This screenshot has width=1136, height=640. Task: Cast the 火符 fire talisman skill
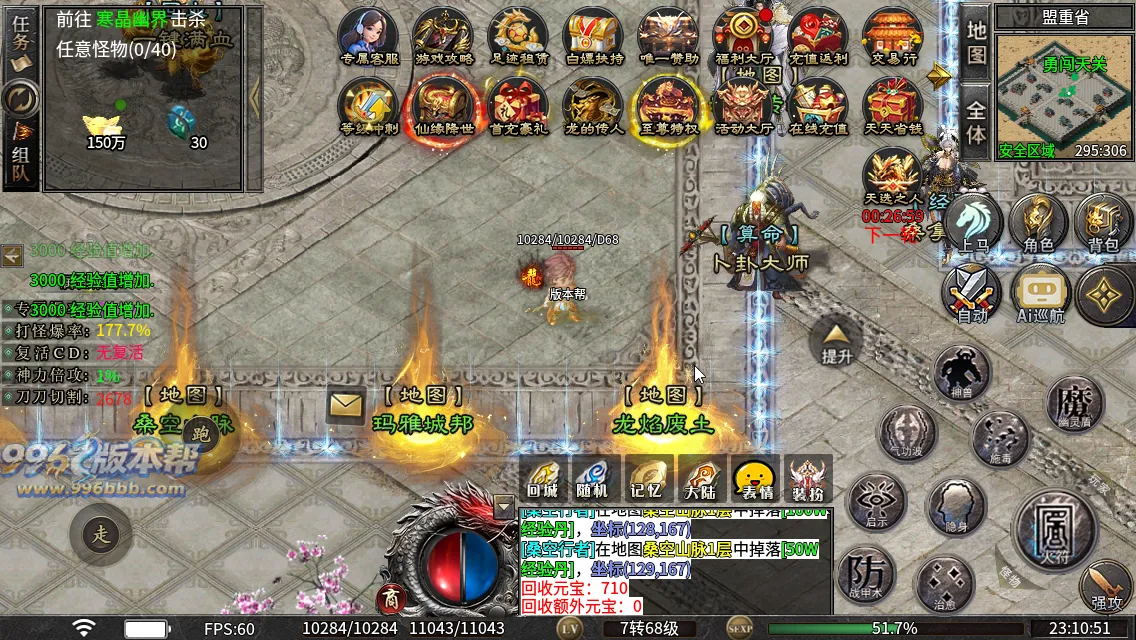pos(1051,525)
